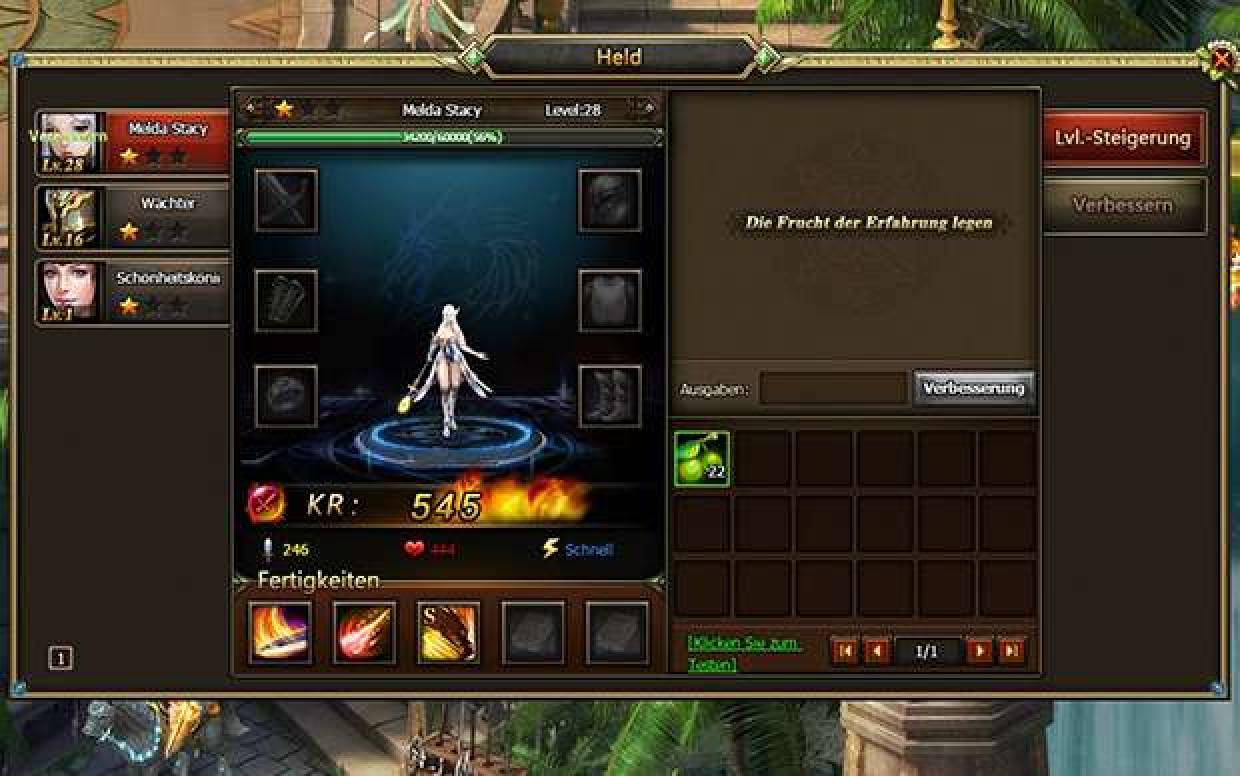Jump to the last inventory page
This screenshot has width=1240, height=776.
1012,652
